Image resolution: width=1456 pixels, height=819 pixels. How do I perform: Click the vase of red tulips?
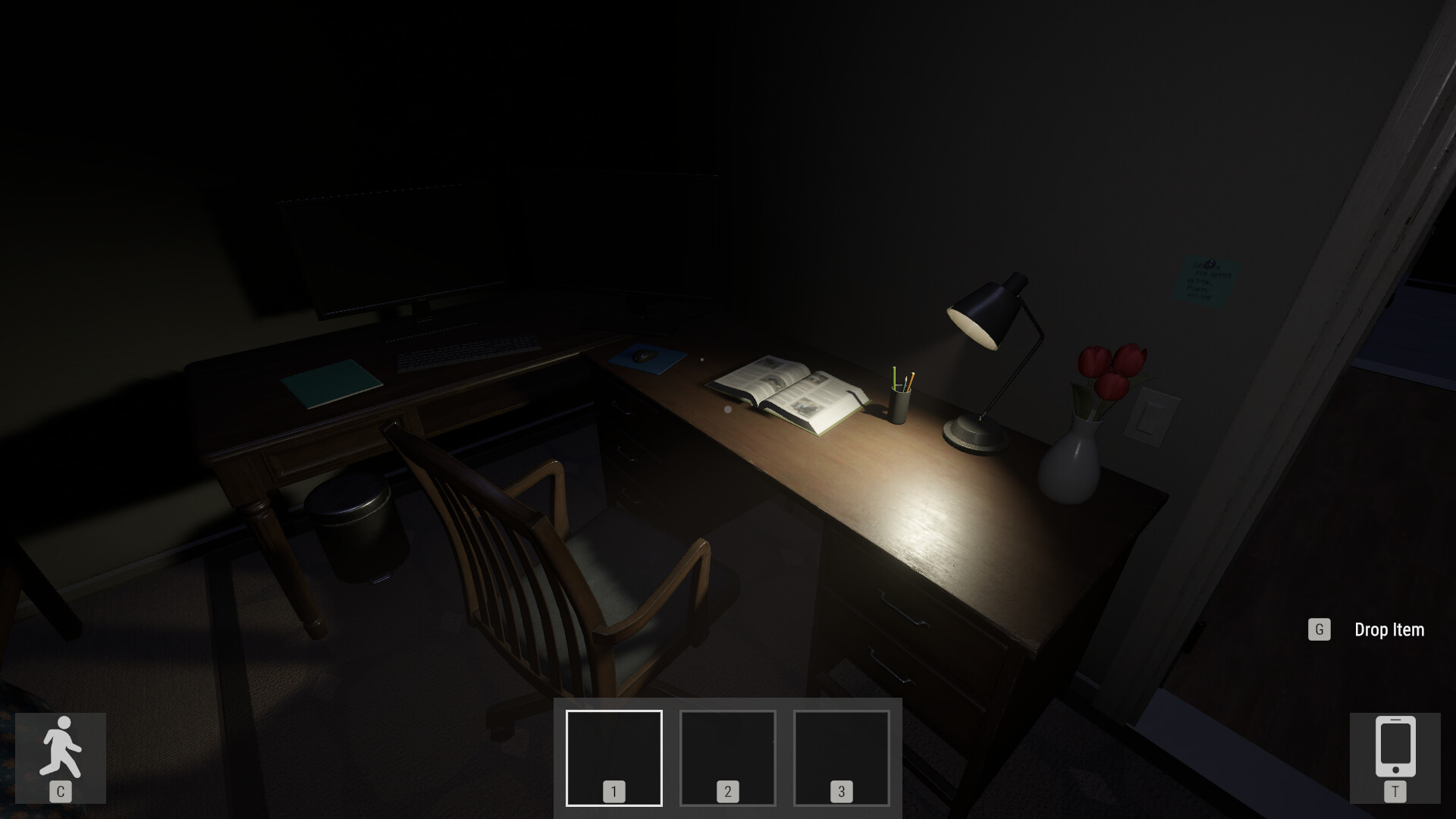tap(1073, 455)
